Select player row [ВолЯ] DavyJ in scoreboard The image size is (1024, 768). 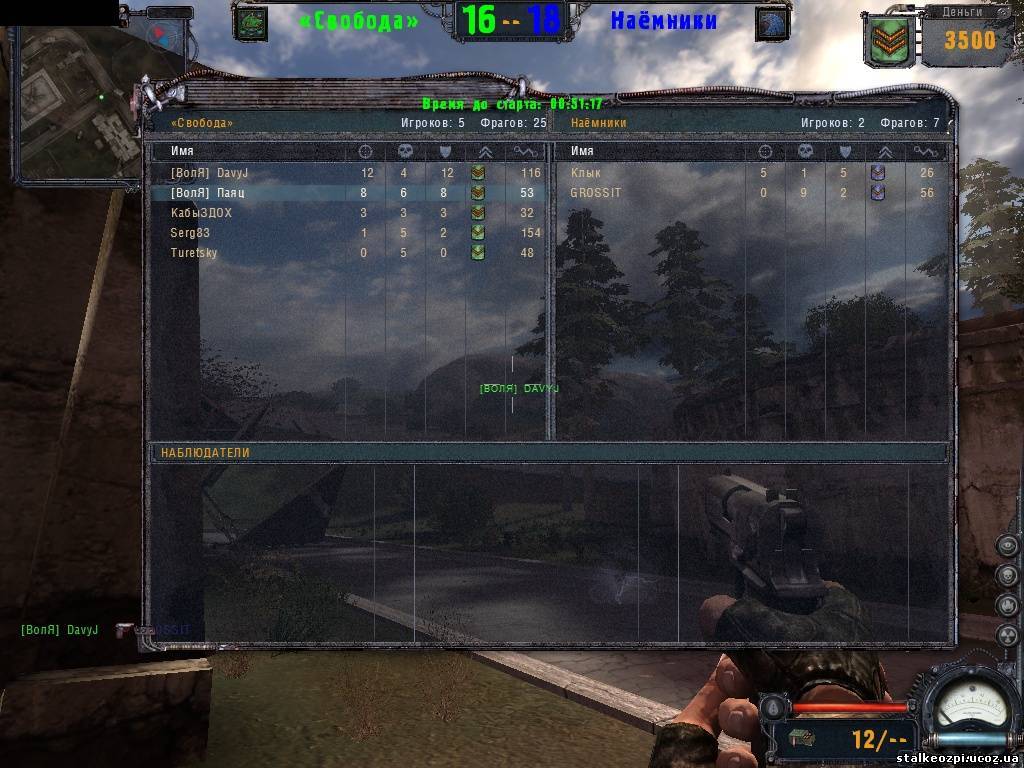point(209,173)
